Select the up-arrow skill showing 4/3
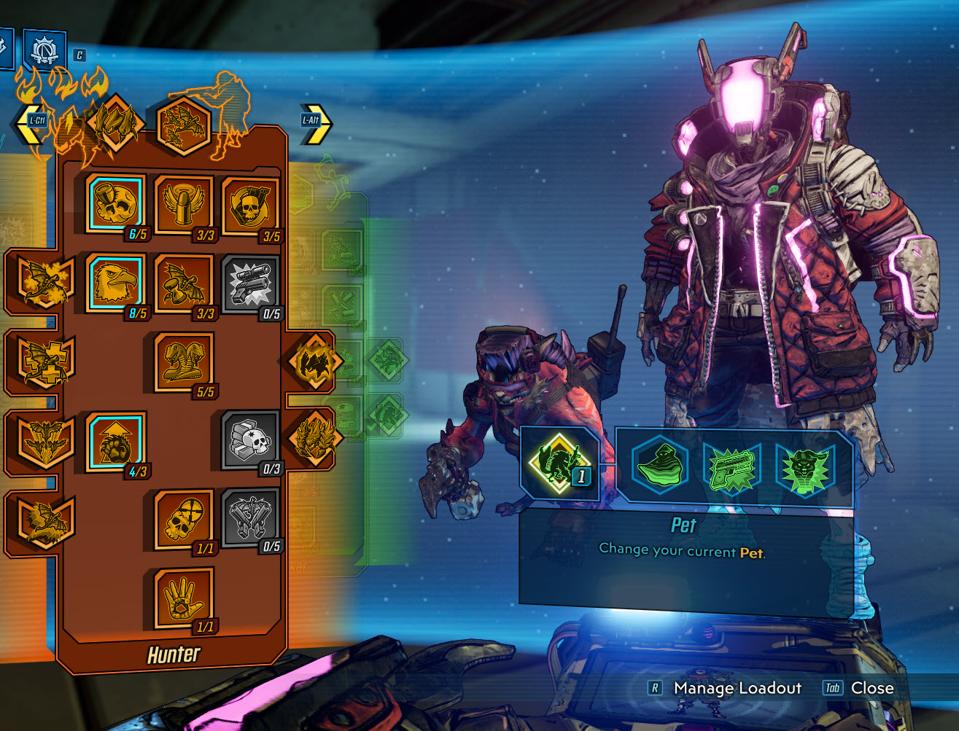959x731 pixels. [115, 439]
